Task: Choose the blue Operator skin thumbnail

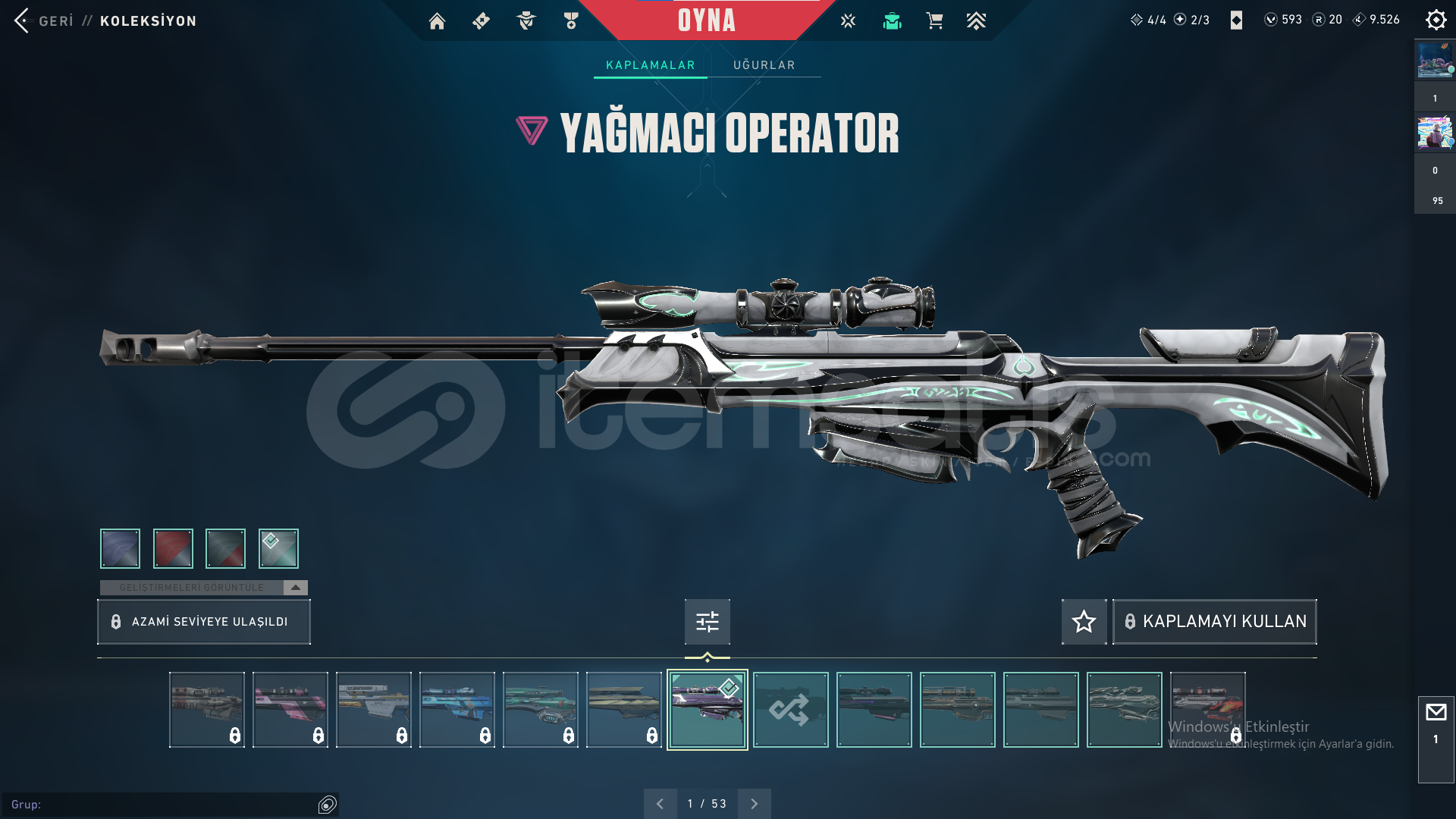Action: click(457, 710)
